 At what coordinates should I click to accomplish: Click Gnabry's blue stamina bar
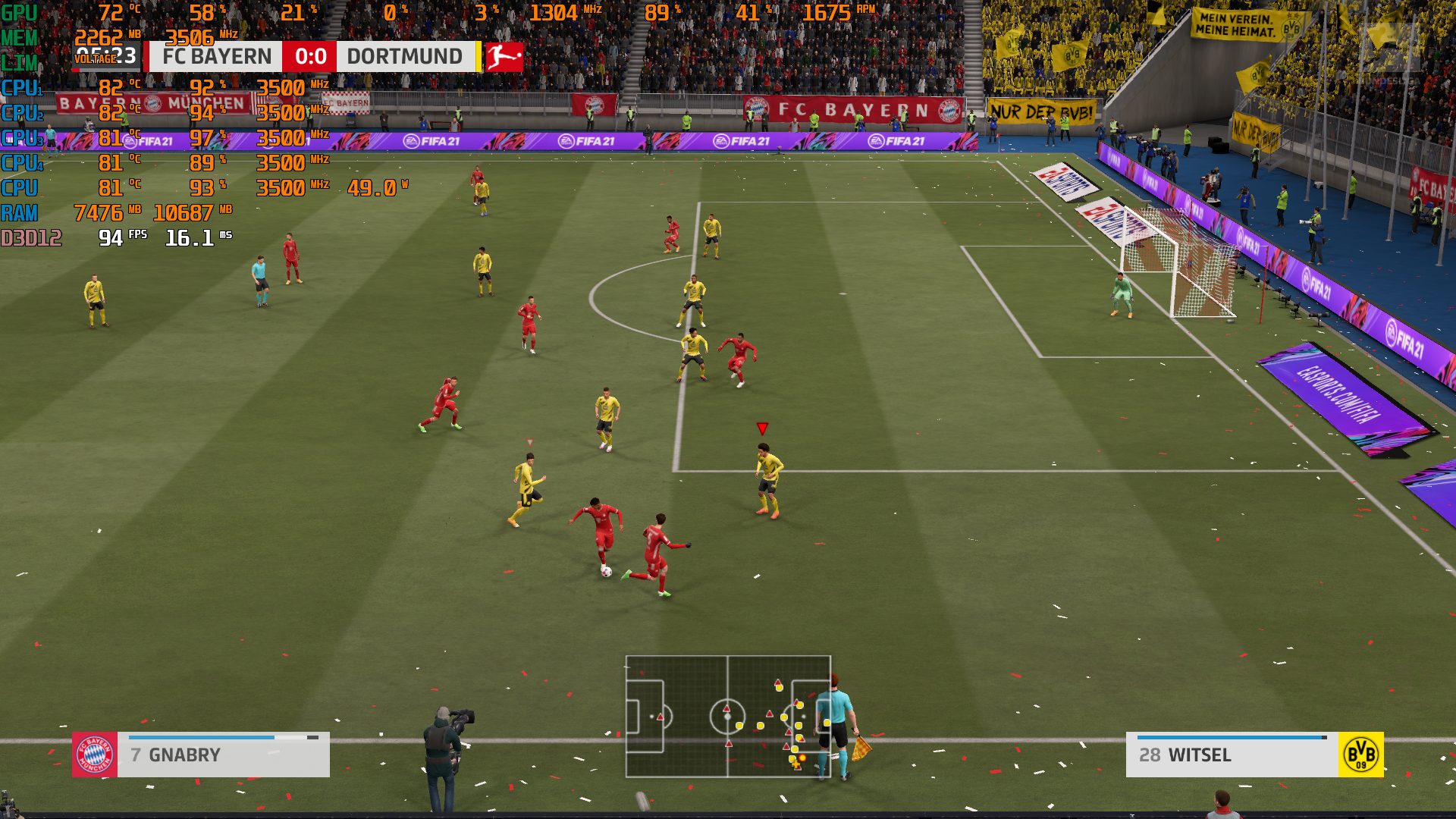click(201, 736)
